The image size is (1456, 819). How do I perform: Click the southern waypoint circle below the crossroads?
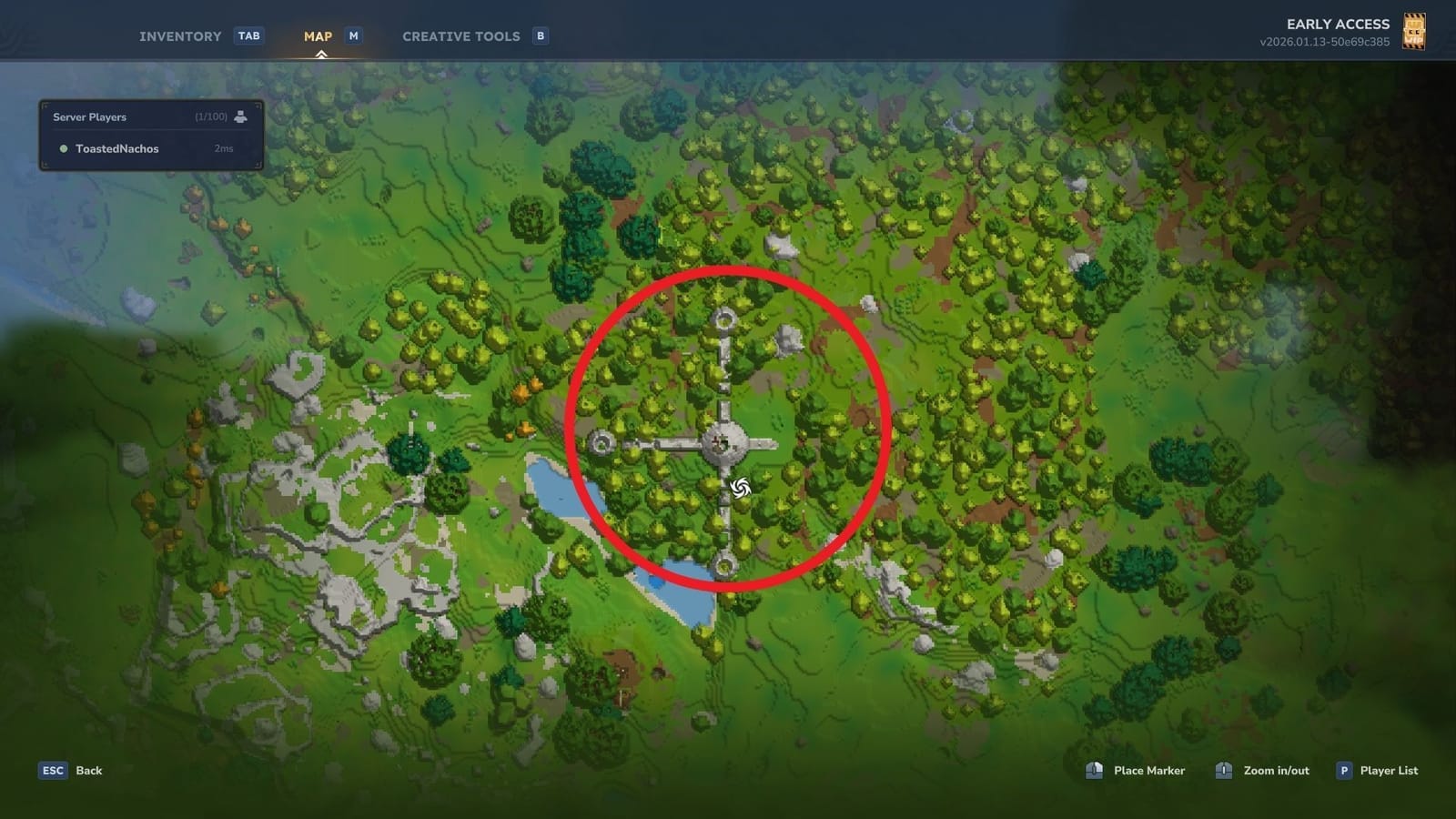[723, 565]
